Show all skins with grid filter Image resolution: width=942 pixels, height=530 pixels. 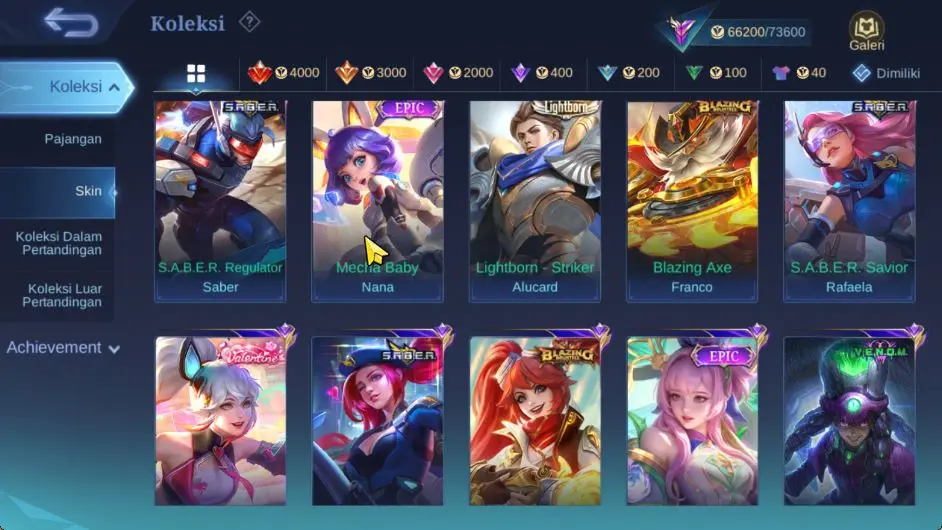coord(196,73)
